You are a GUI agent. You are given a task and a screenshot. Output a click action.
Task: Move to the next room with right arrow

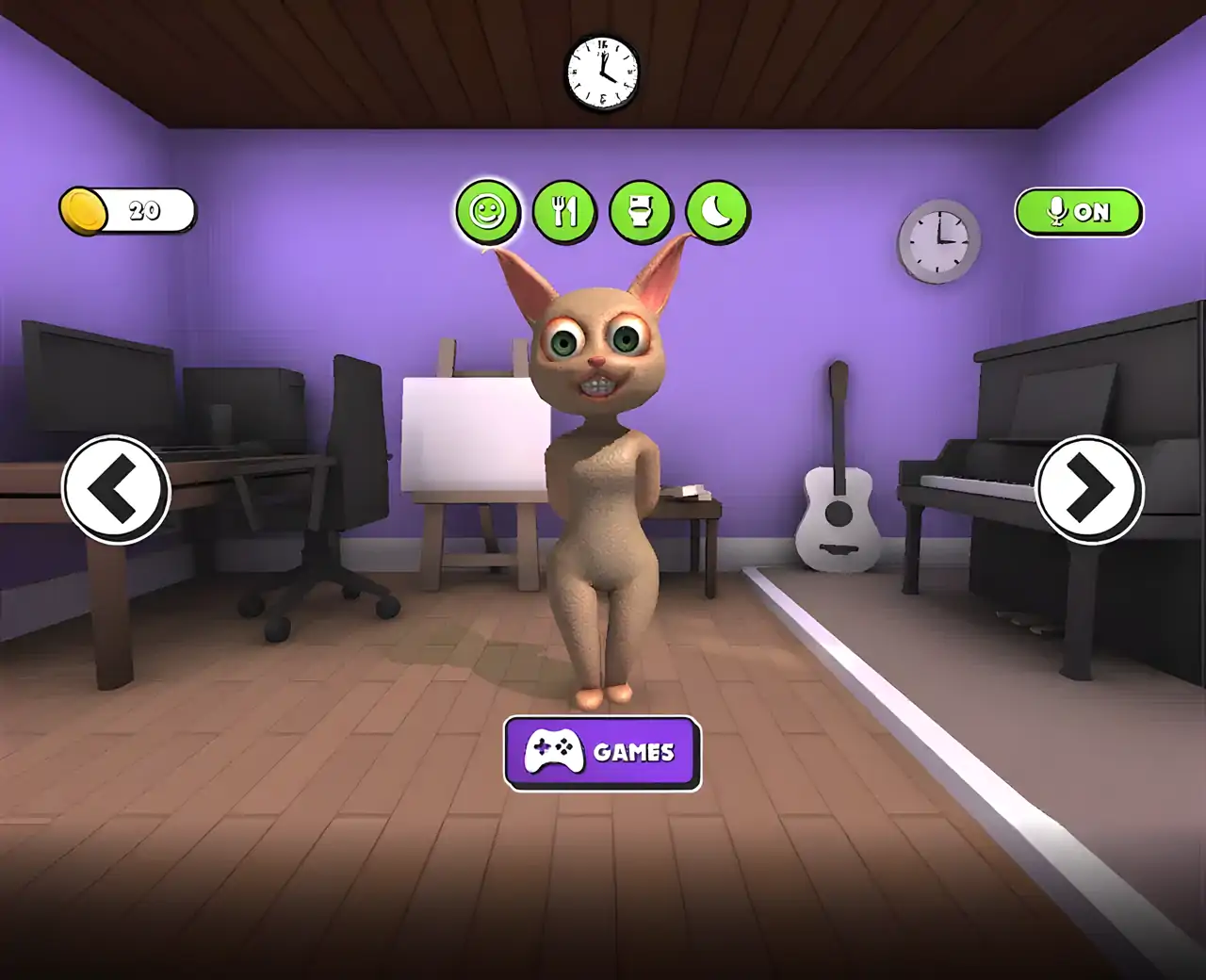(1090, 489)
